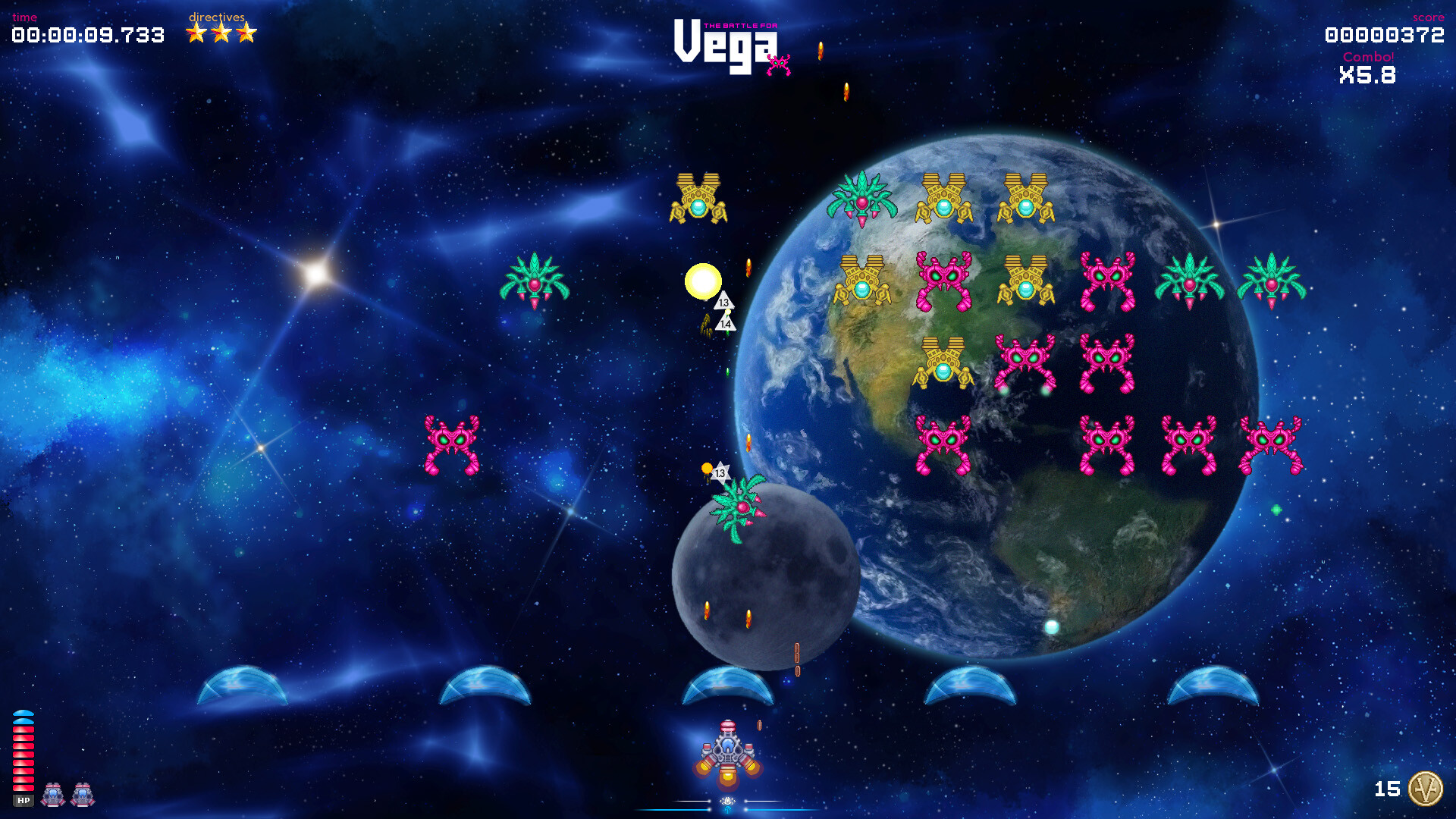The width and height of the screenshot is (1456, 819).
Task: Click the HP health bar gauge
Action: [24, 758]
